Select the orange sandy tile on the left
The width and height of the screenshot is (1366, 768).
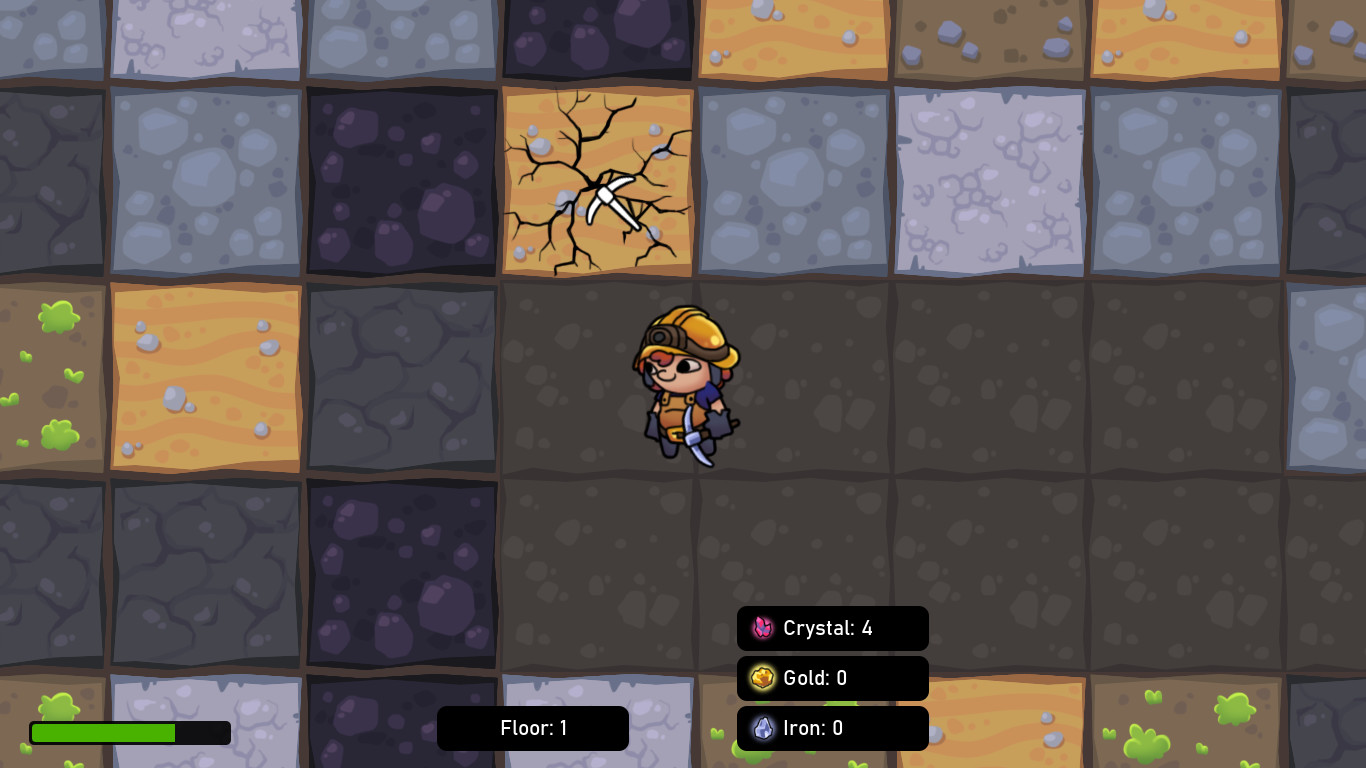pos(205,378)
